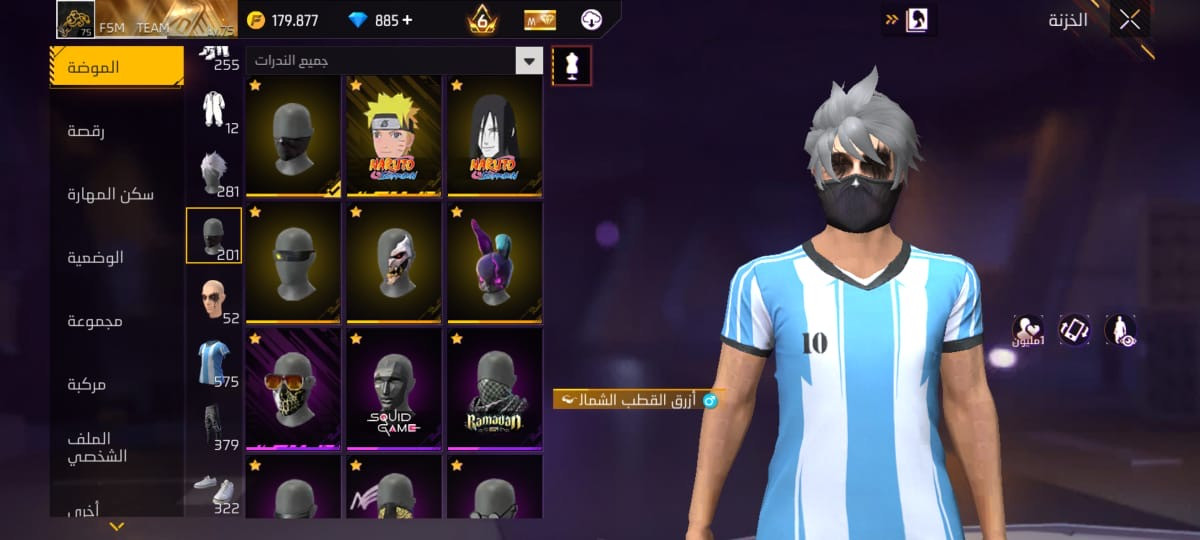
Task: Select the purple bunny mask item
Action: coord(495,262)
